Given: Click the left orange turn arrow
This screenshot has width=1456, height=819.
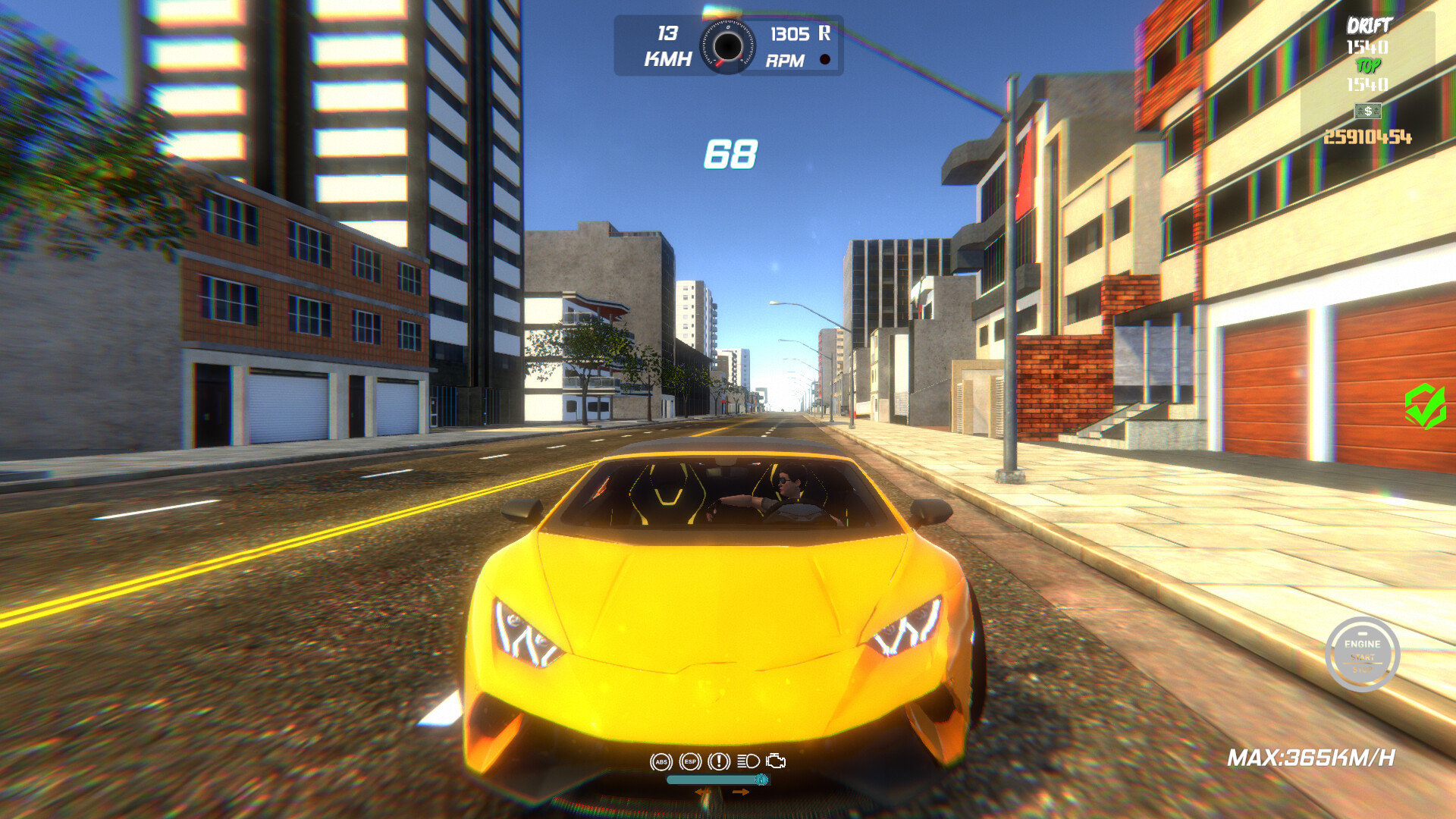Looking at the screenshot, I should coord(703,792).
